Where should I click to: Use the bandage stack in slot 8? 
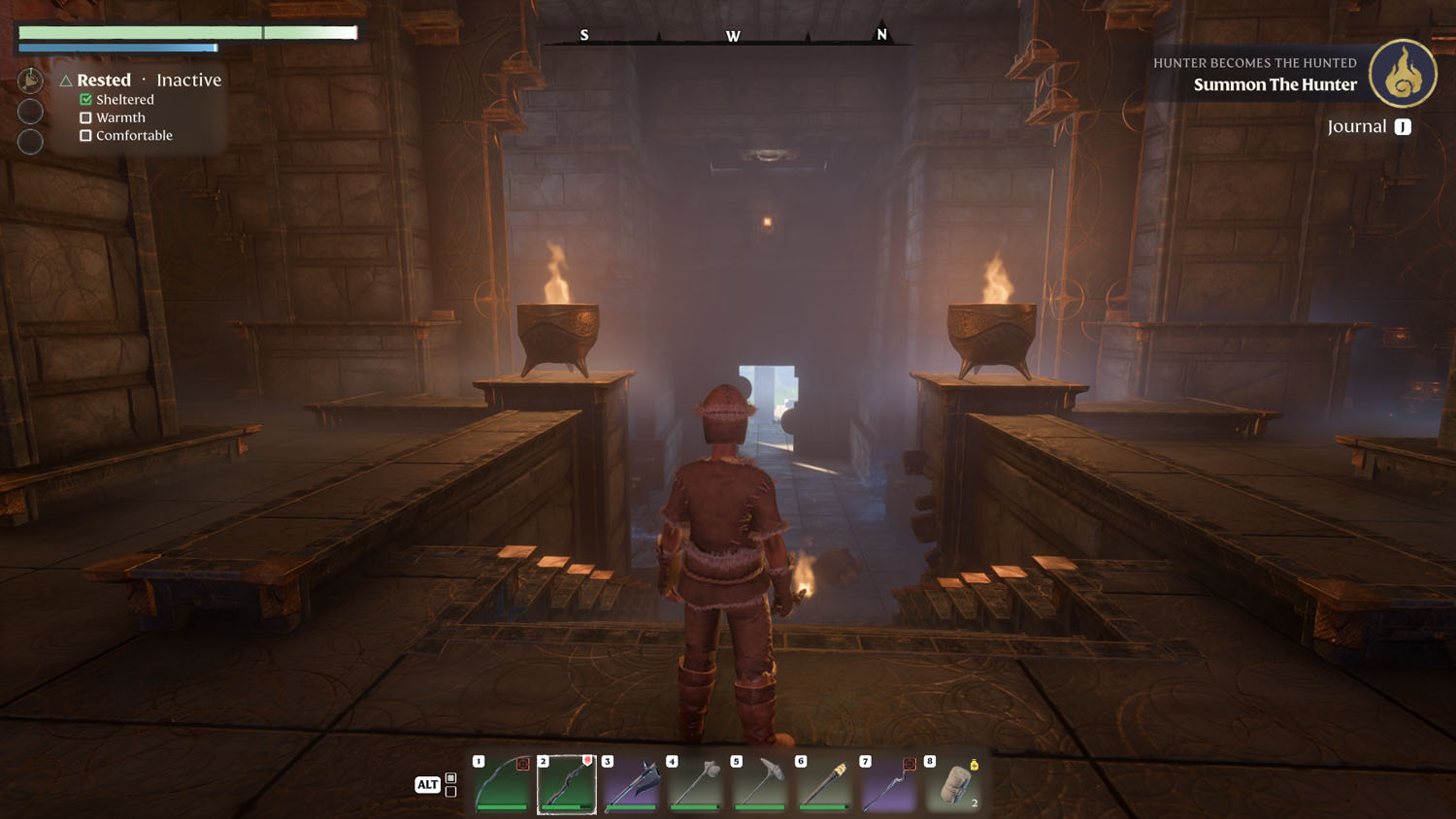pos(954,784)
